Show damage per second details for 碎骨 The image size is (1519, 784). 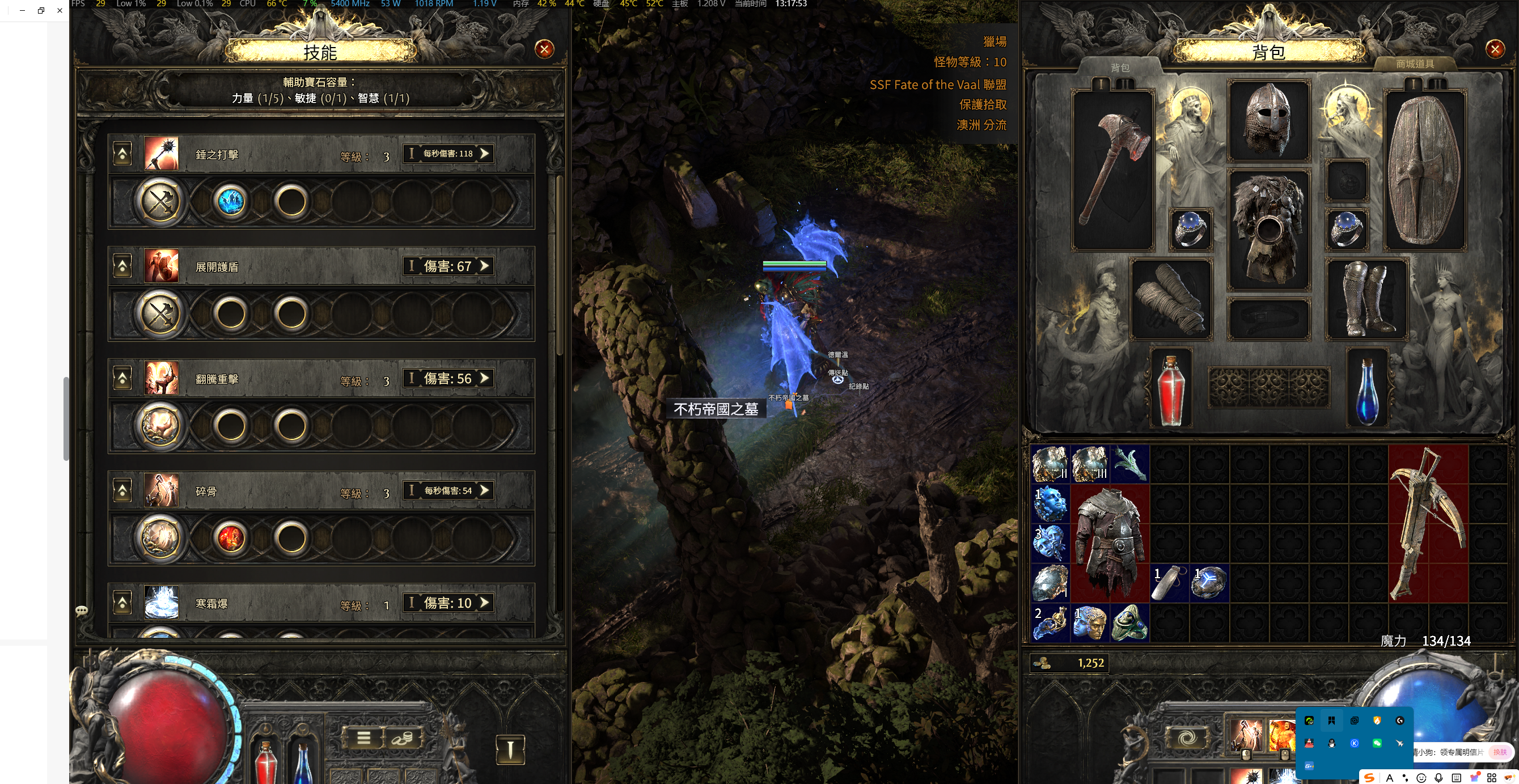[x=448, y=490]
